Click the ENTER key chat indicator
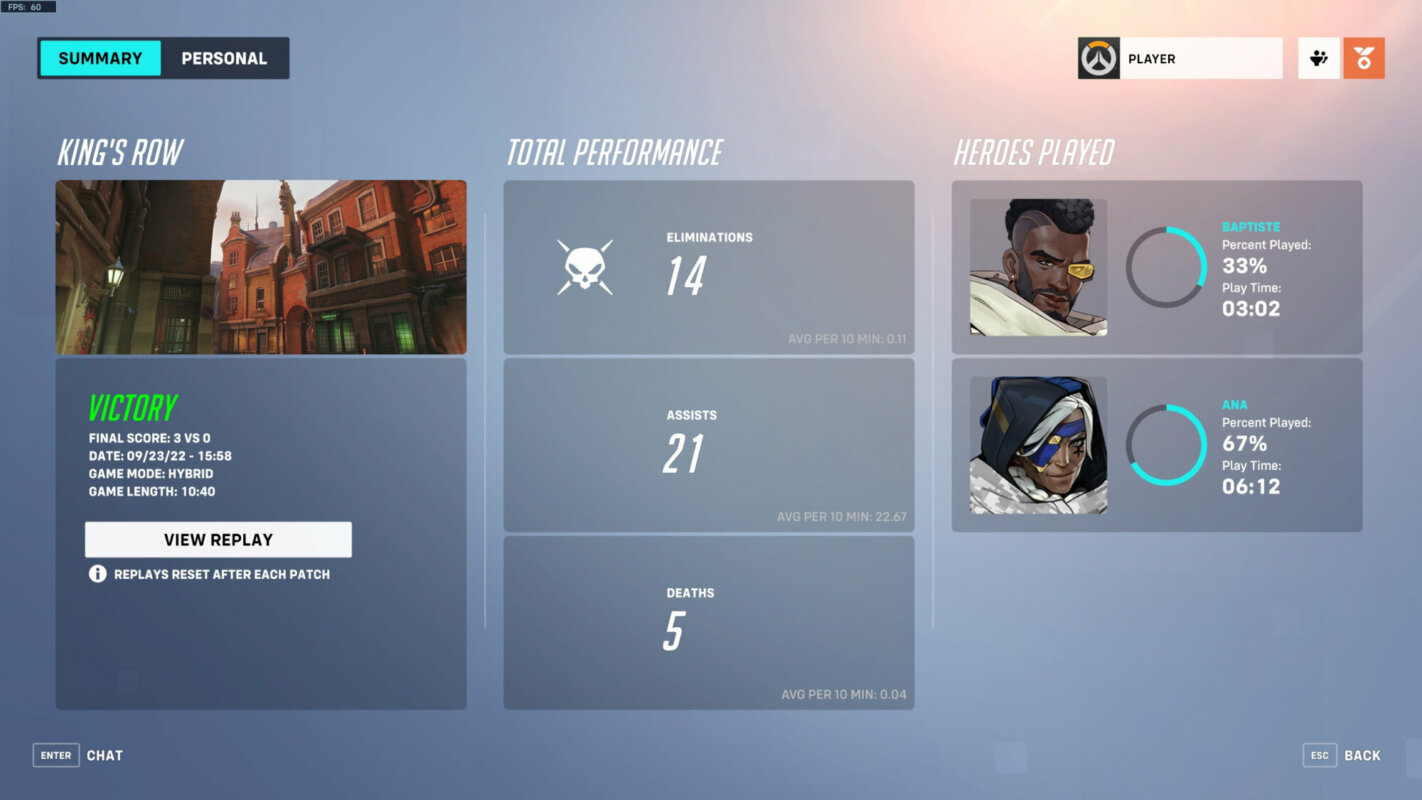Viewport: 1422px width, 800px height. (55, 755)
